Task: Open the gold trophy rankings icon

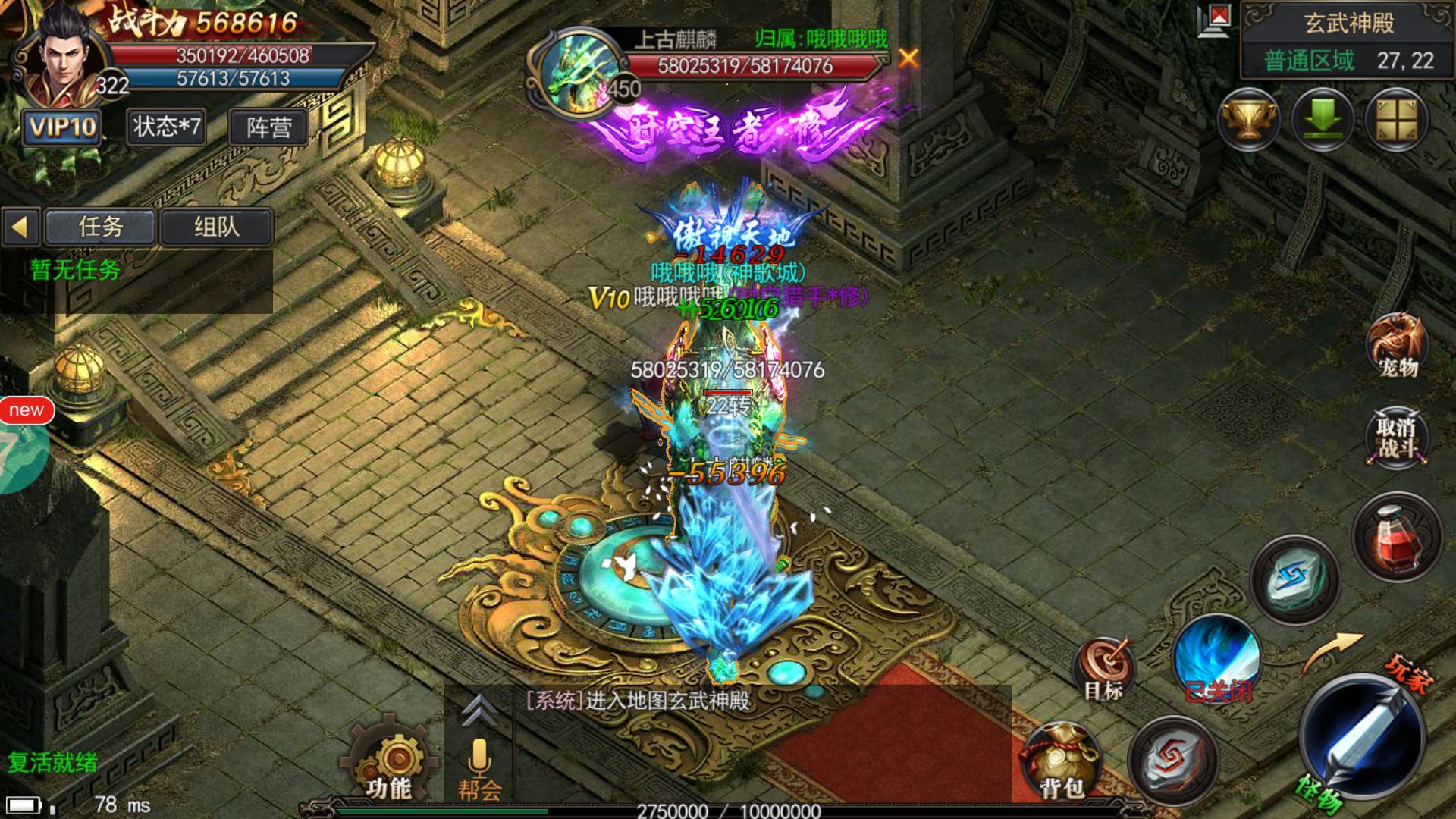Action: coord(1248,120)
